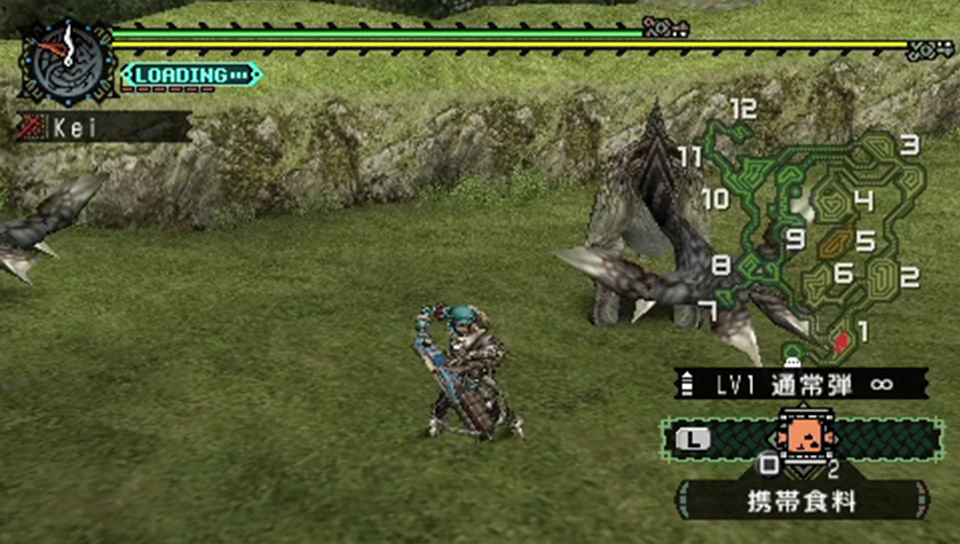Choose area 4 on the minimap
Image resolution: width=960 pixels, height=544 pixels.
coord(863,202)
